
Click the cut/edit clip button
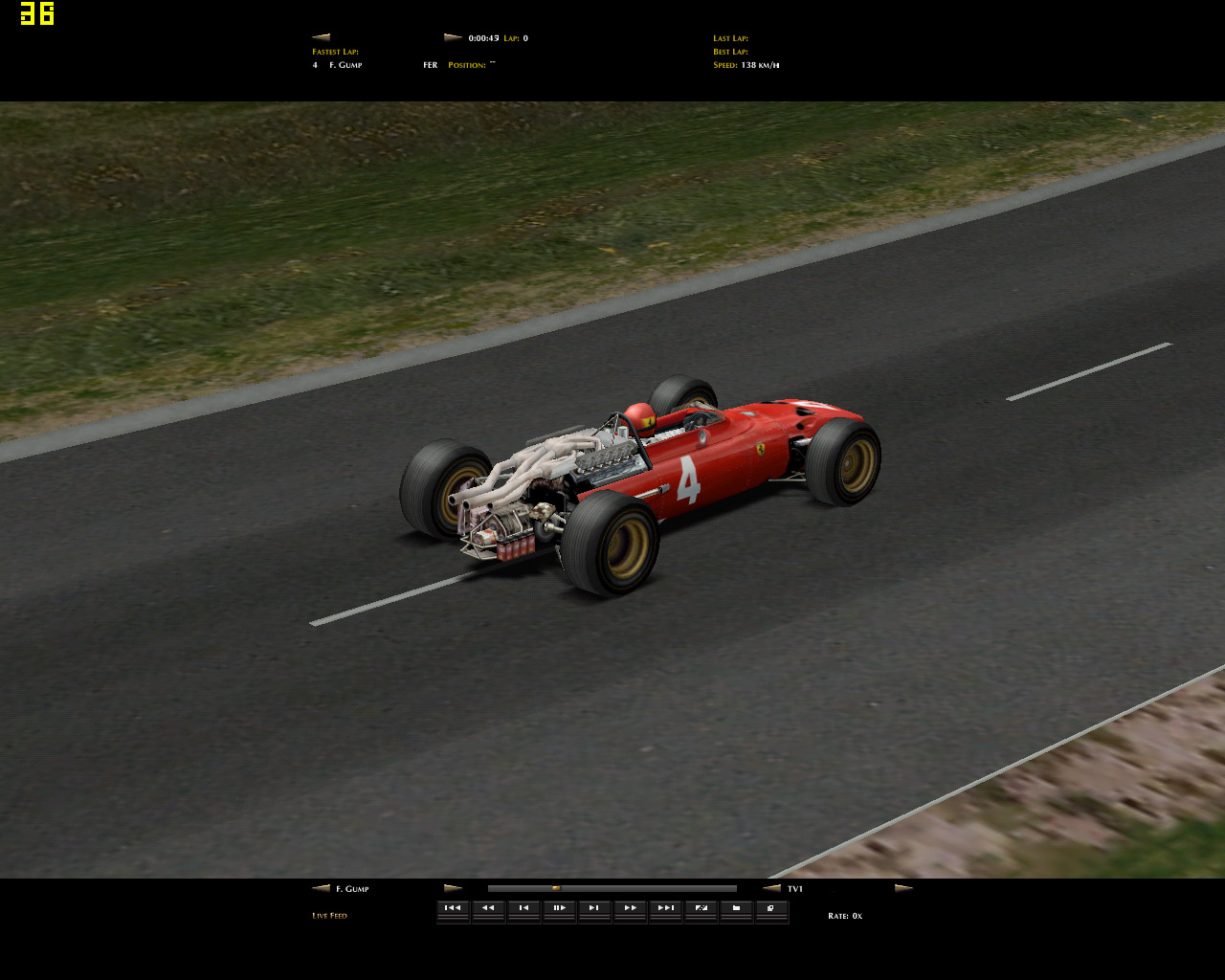click(701, 908)
